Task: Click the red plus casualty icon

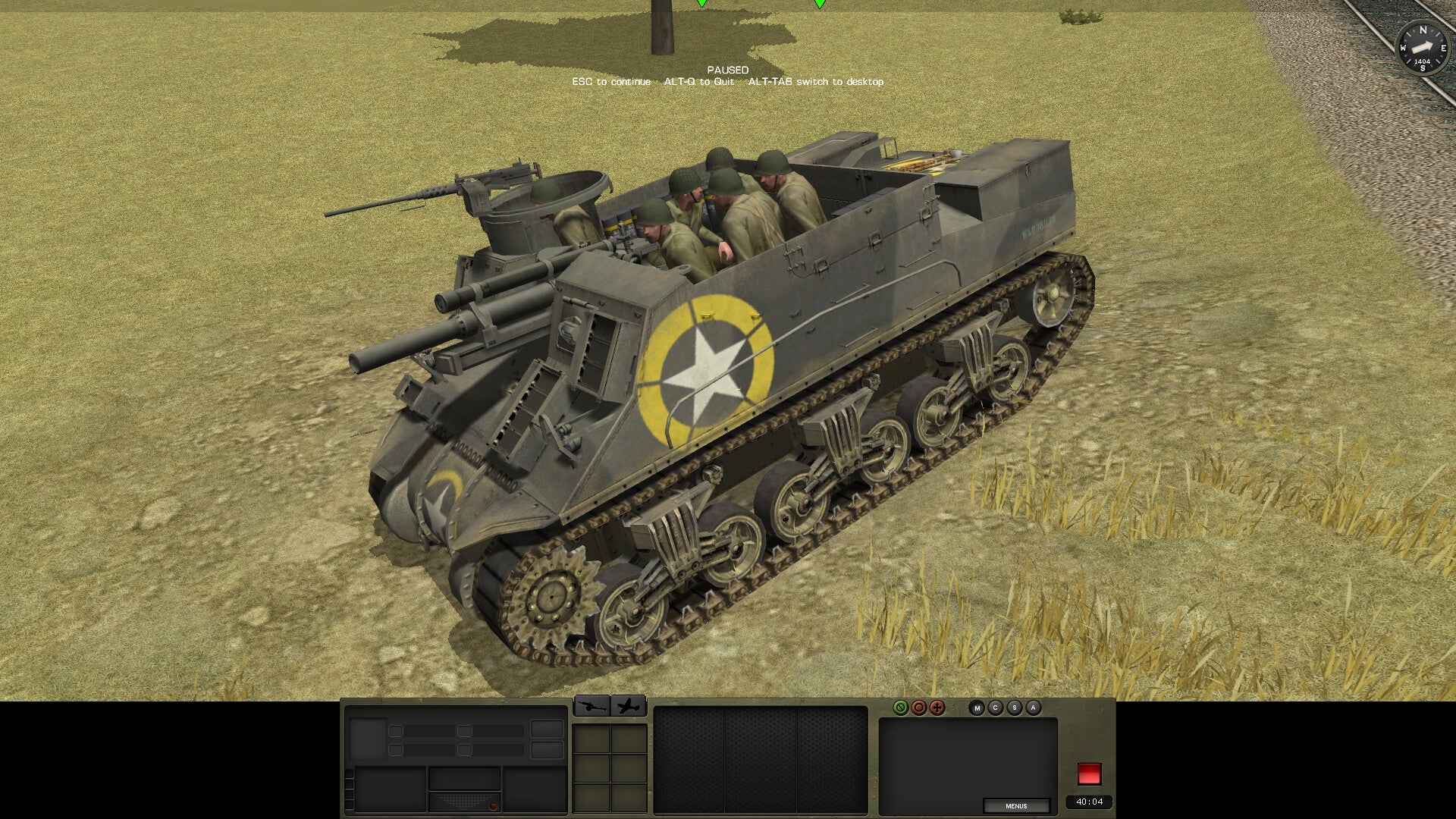Action: coord(937,709)
